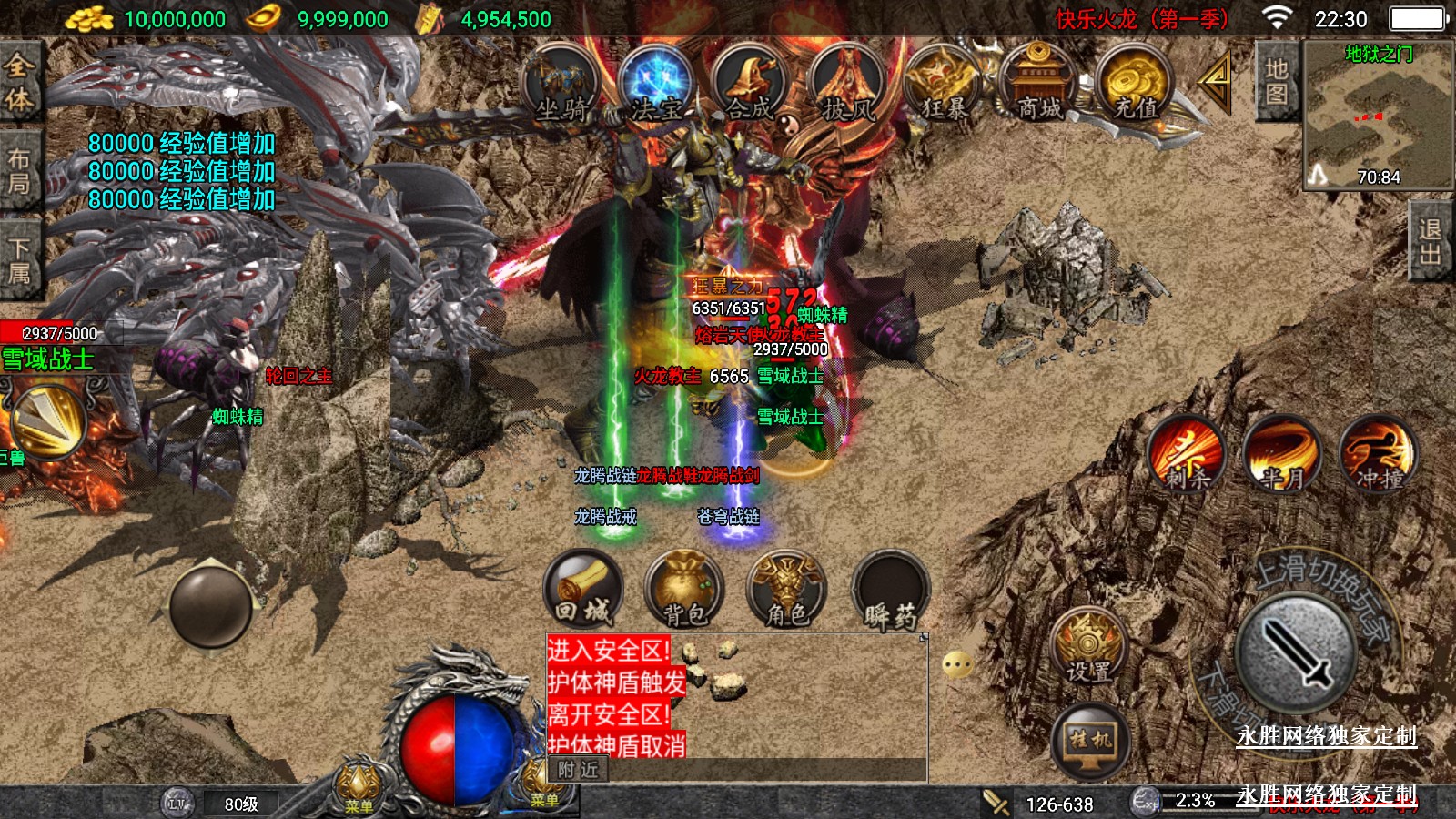Use the 半月 half-moon skill
Screen dimensions: 1456x819
pos(1281,453)
